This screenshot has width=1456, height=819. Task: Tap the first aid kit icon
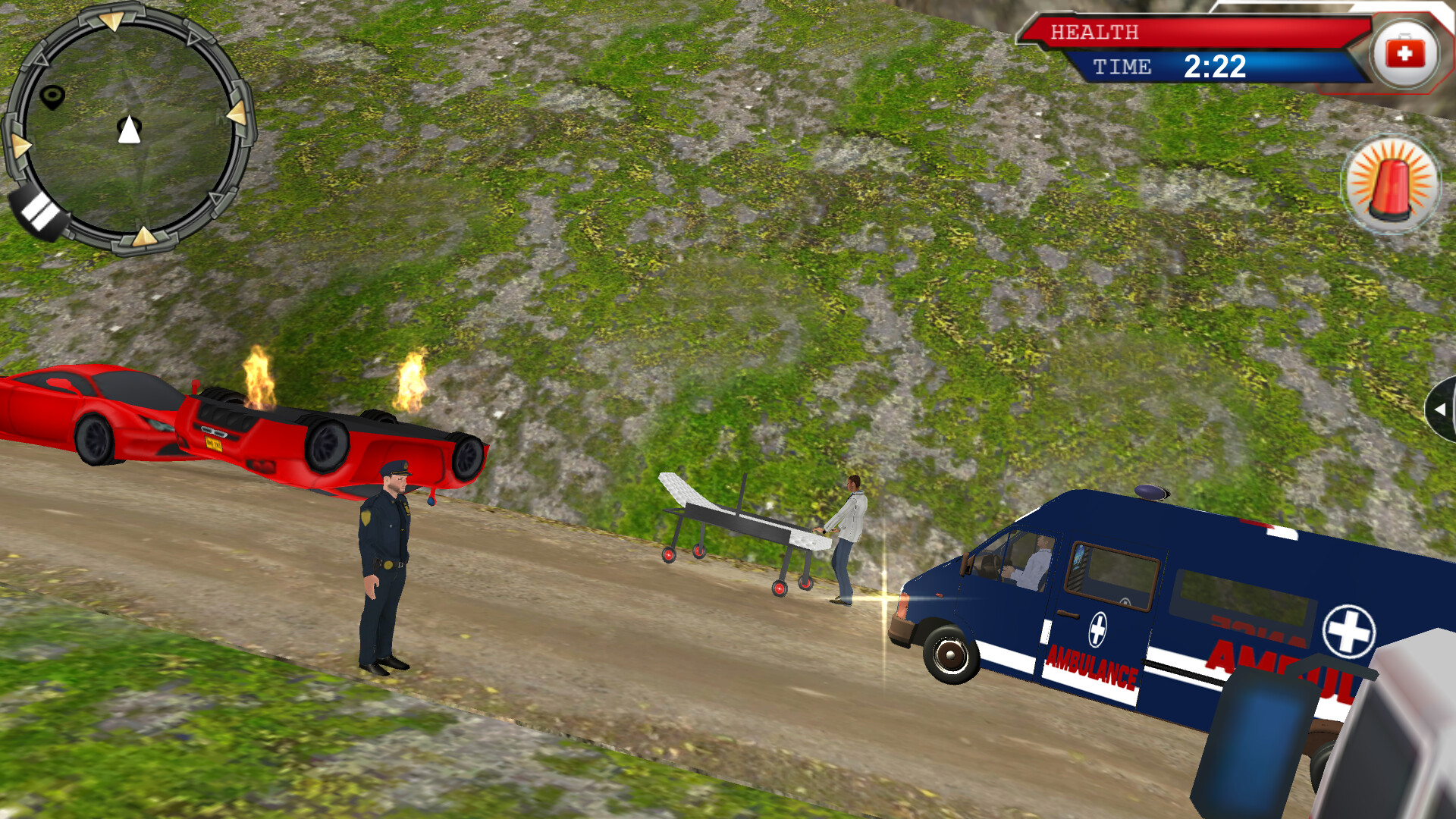1404,52
